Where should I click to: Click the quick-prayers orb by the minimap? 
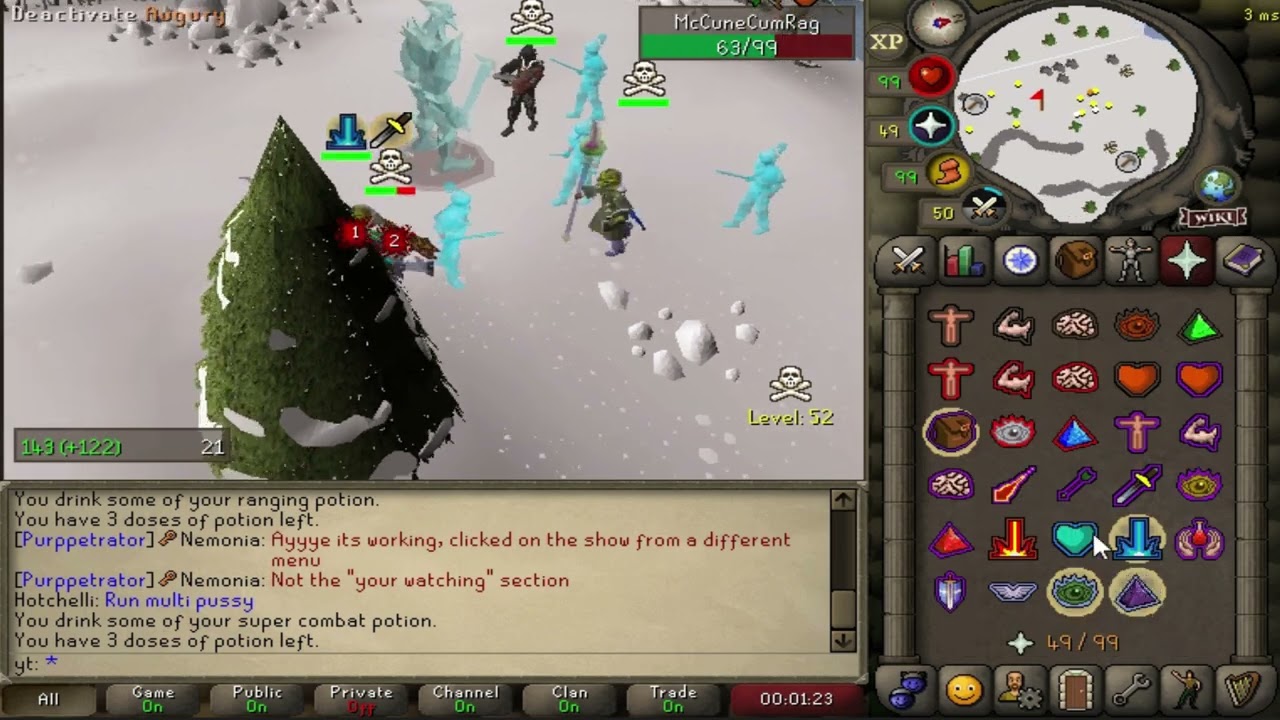[x=931, y=127]
